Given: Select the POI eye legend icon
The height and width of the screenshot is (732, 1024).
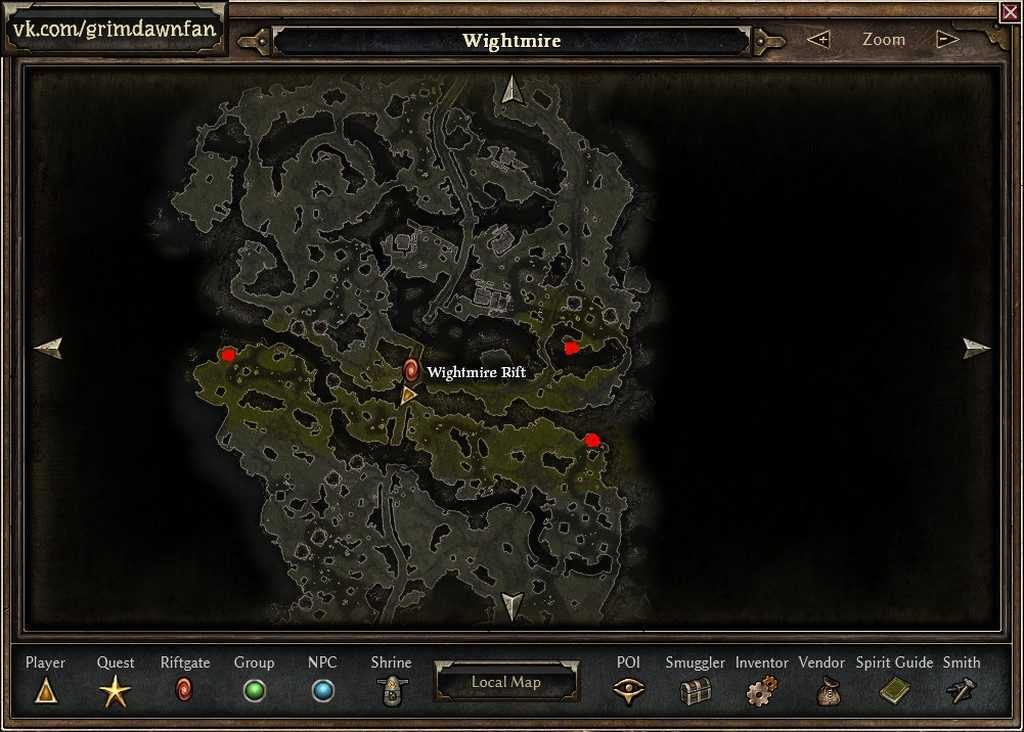Looking at the screenshot, I should click(x=628, y=691).
